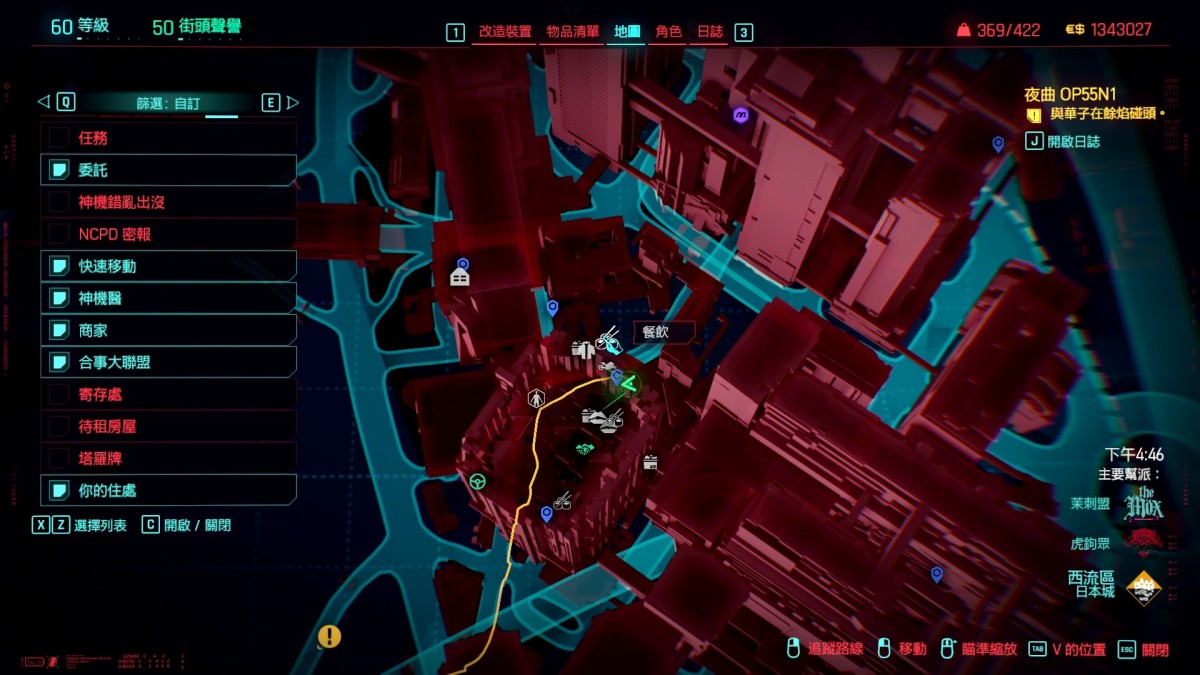Image resolution: width=1200 pixels, height=675 pixels.
Task: Go to the 角色 character tab
Action: (668, 32)
